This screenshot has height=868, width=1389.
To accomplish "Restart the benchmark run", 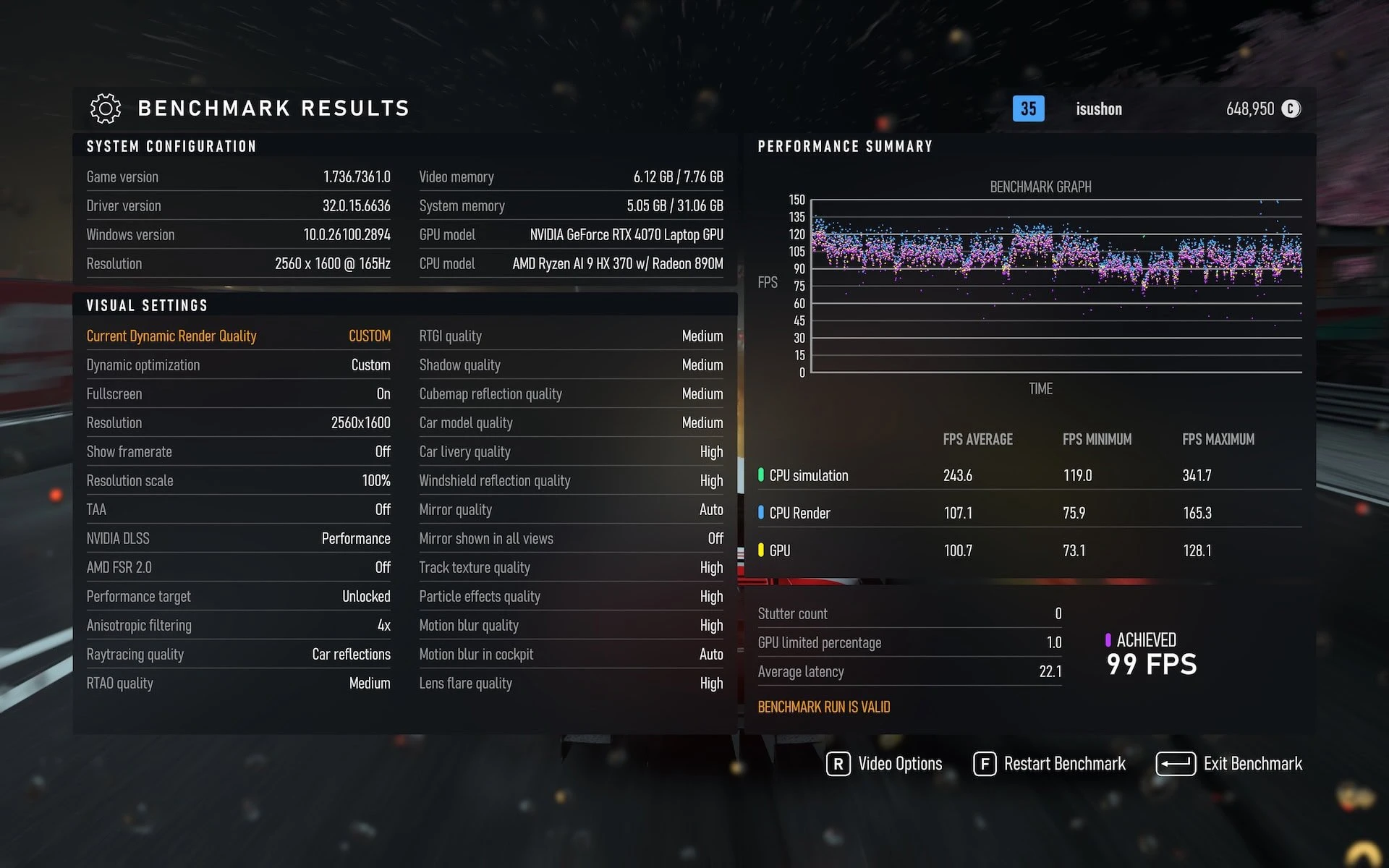I will 1050,764.
